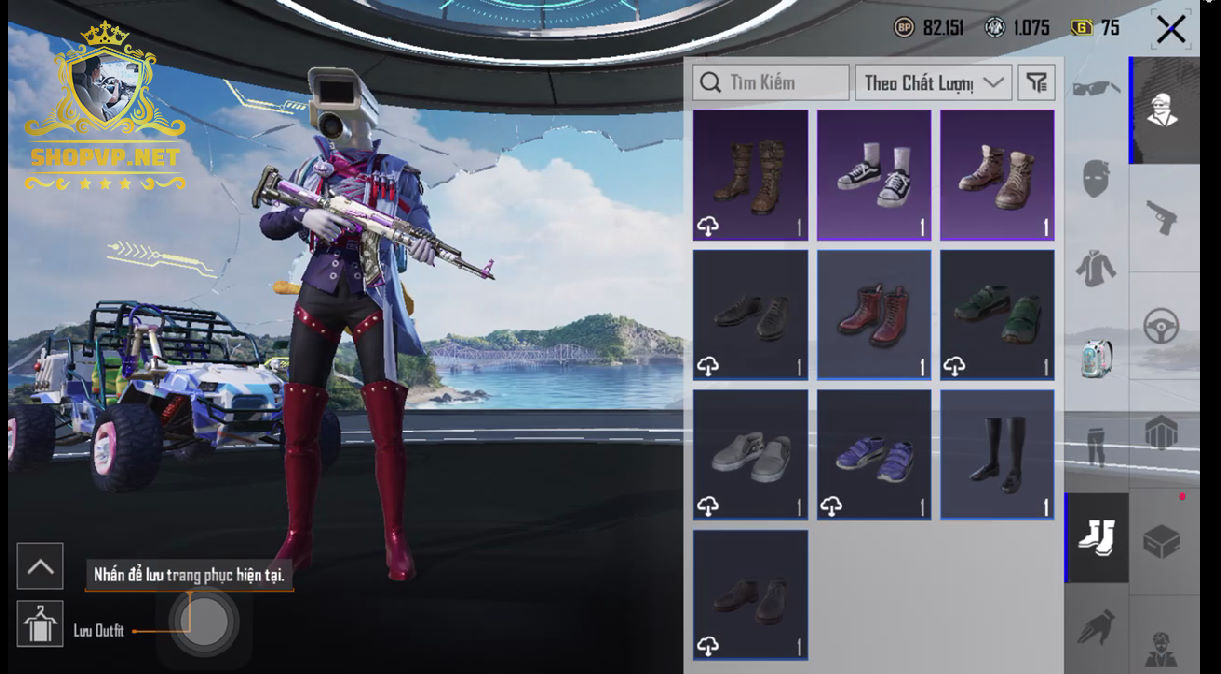Viewport: 1221px width, 674px height.
Task: Choose the black-and-white sneakers with socks
Action: pyautogui.click(x=874, y=175)
